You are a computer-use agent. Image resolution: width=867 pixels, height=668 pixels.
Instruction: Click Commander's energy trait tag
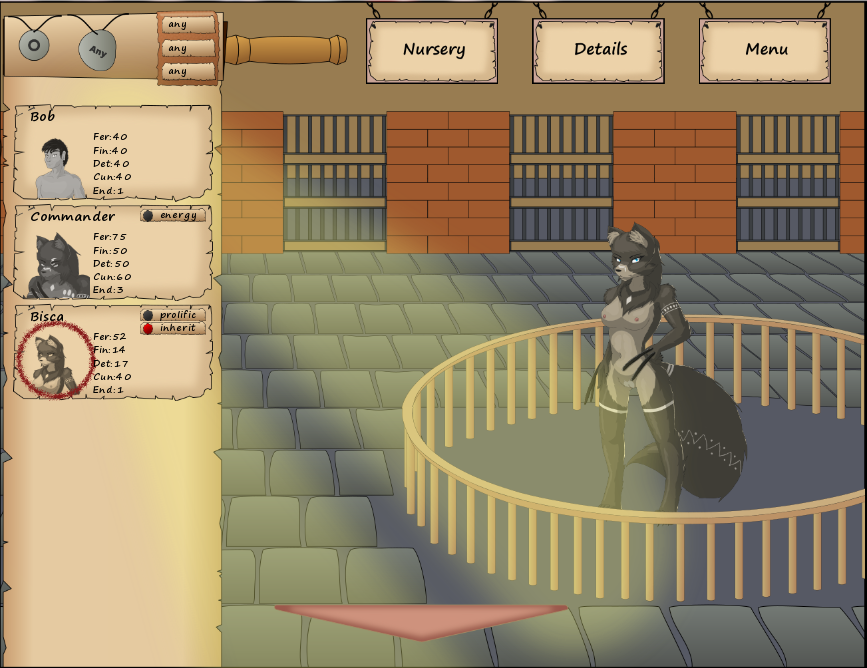(175, 215)
